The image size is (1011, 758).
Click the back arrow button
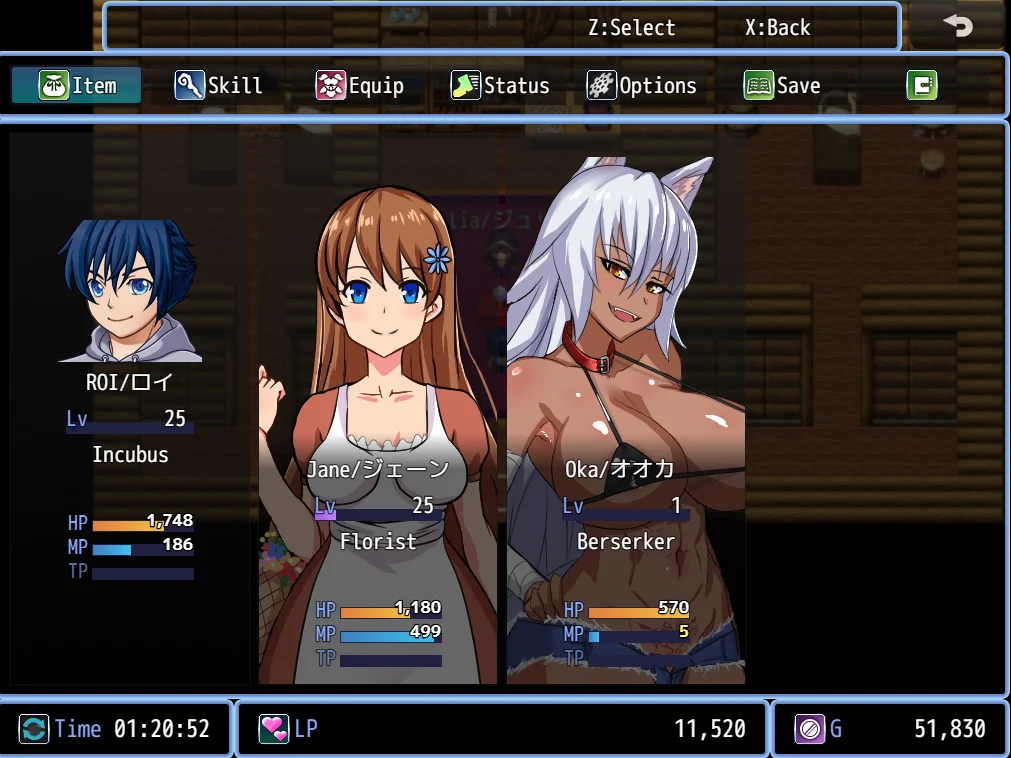pos(957,27)
